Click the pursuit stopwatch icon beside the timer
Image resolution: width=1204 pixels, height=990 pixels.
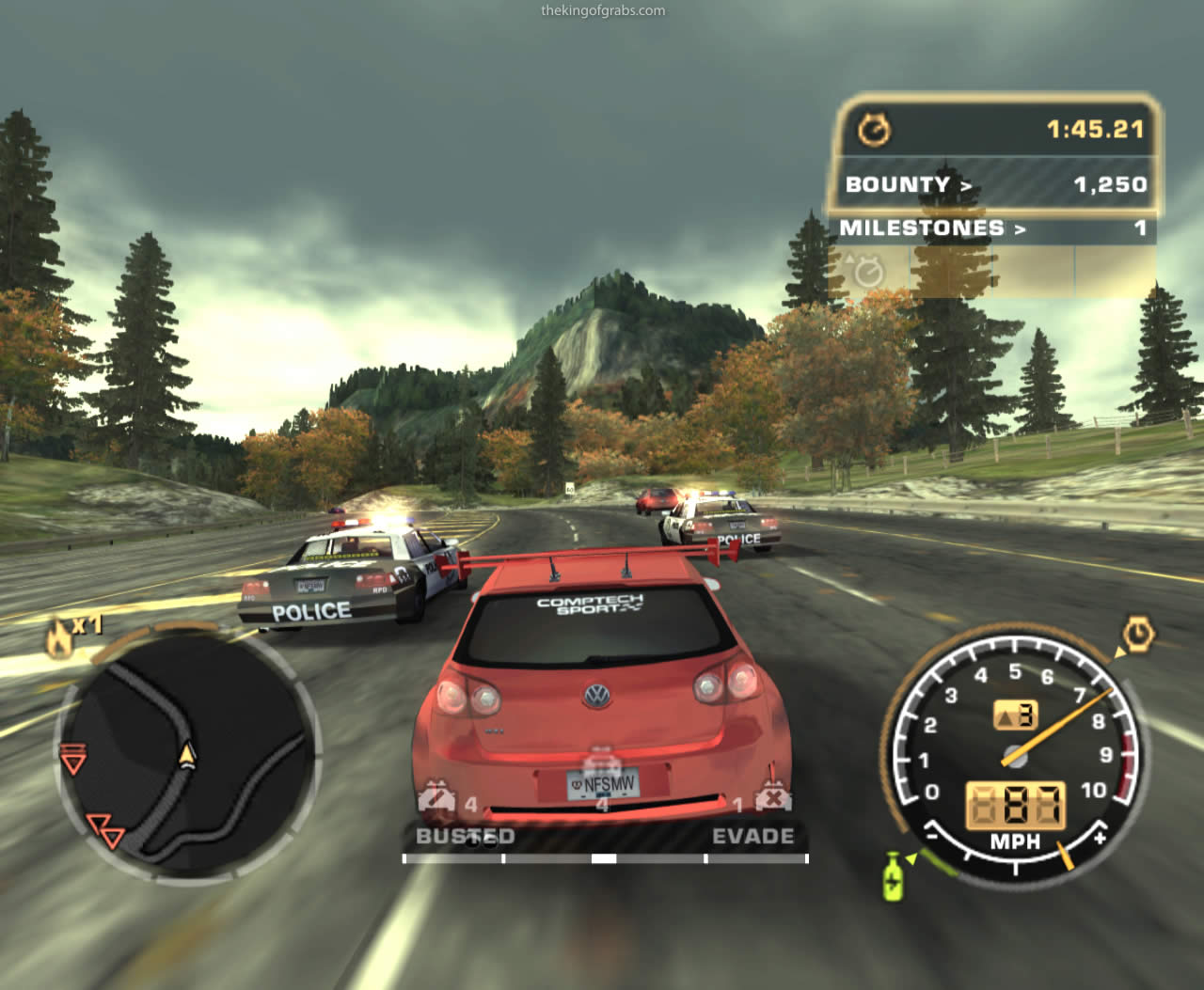pos(876,130)
